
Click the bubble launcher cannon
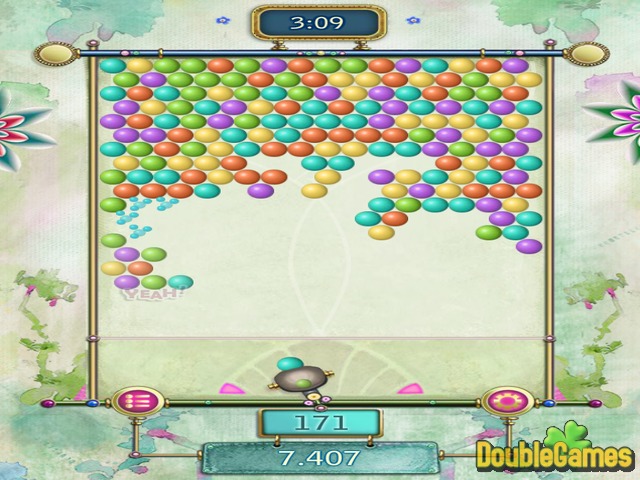[298, 378]
